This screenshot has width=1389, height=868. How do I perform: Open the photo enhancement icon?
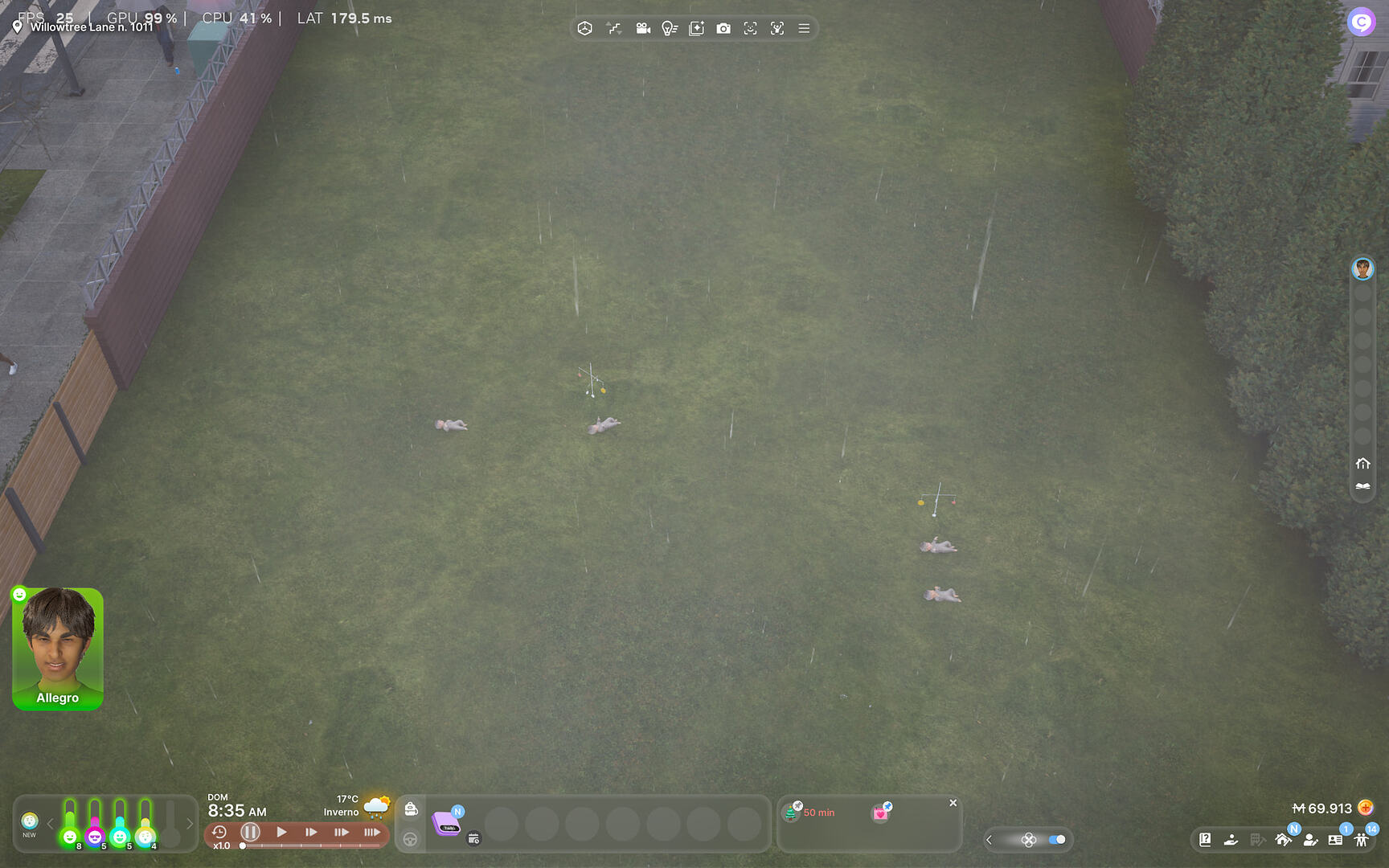point(695,28)
